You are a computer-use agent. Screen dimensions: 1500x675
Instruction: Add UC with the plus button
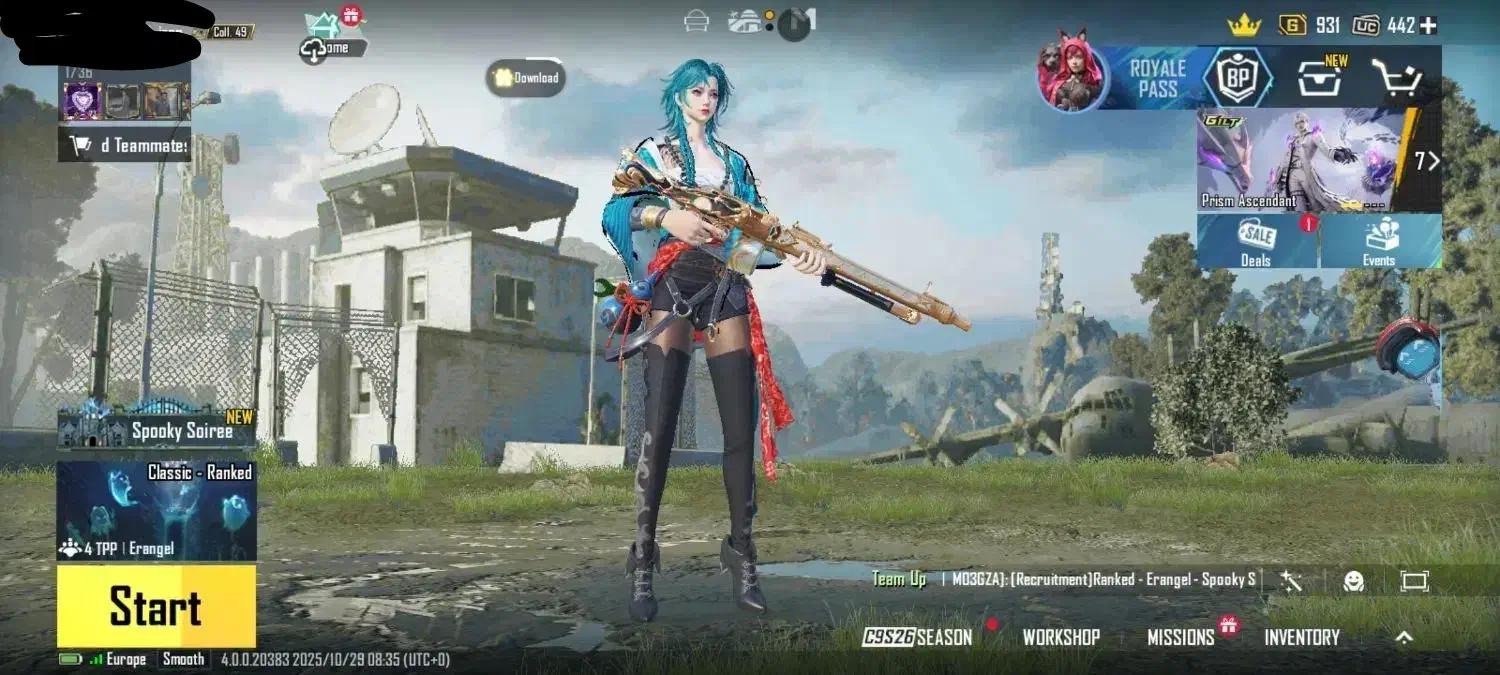tap(1428, 25)
